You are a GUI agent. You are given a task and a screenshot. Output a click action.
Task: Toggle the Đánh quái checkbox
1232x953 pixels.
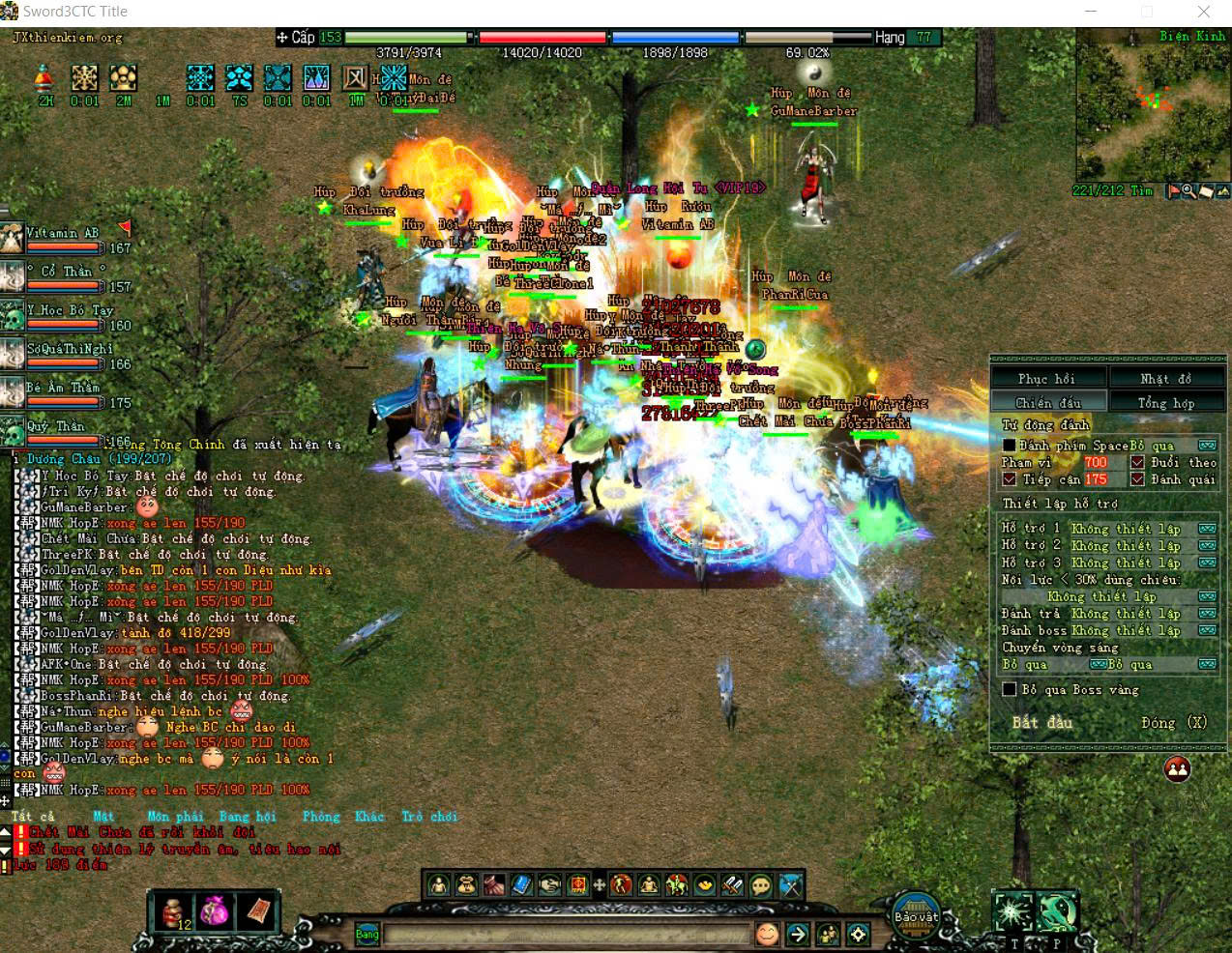1137,479
